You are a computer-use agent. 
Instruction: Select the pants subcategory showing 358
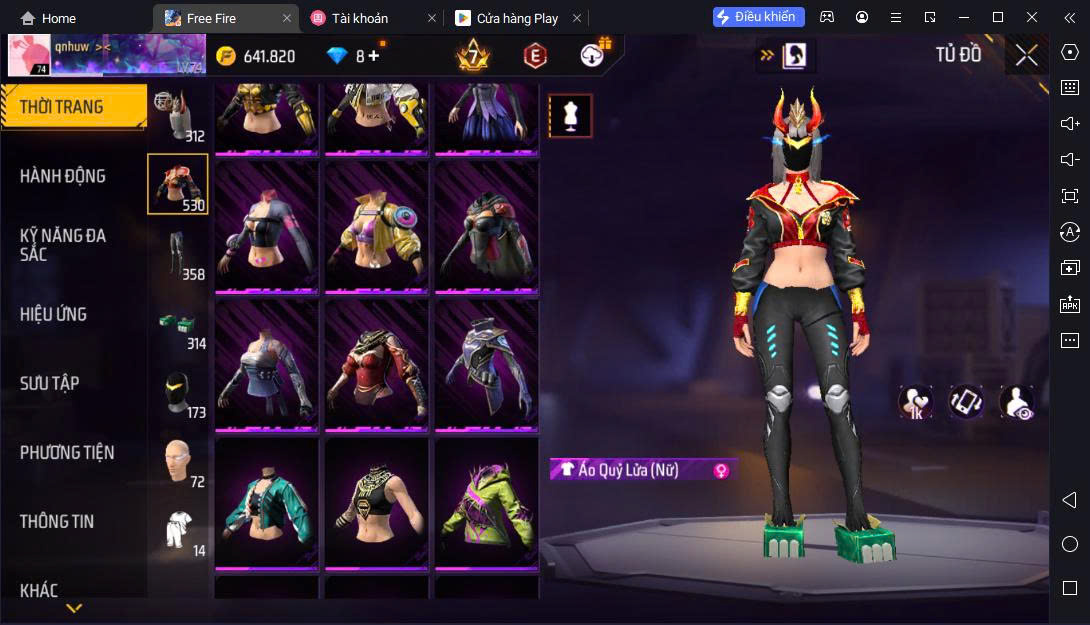tap(178, 254)
